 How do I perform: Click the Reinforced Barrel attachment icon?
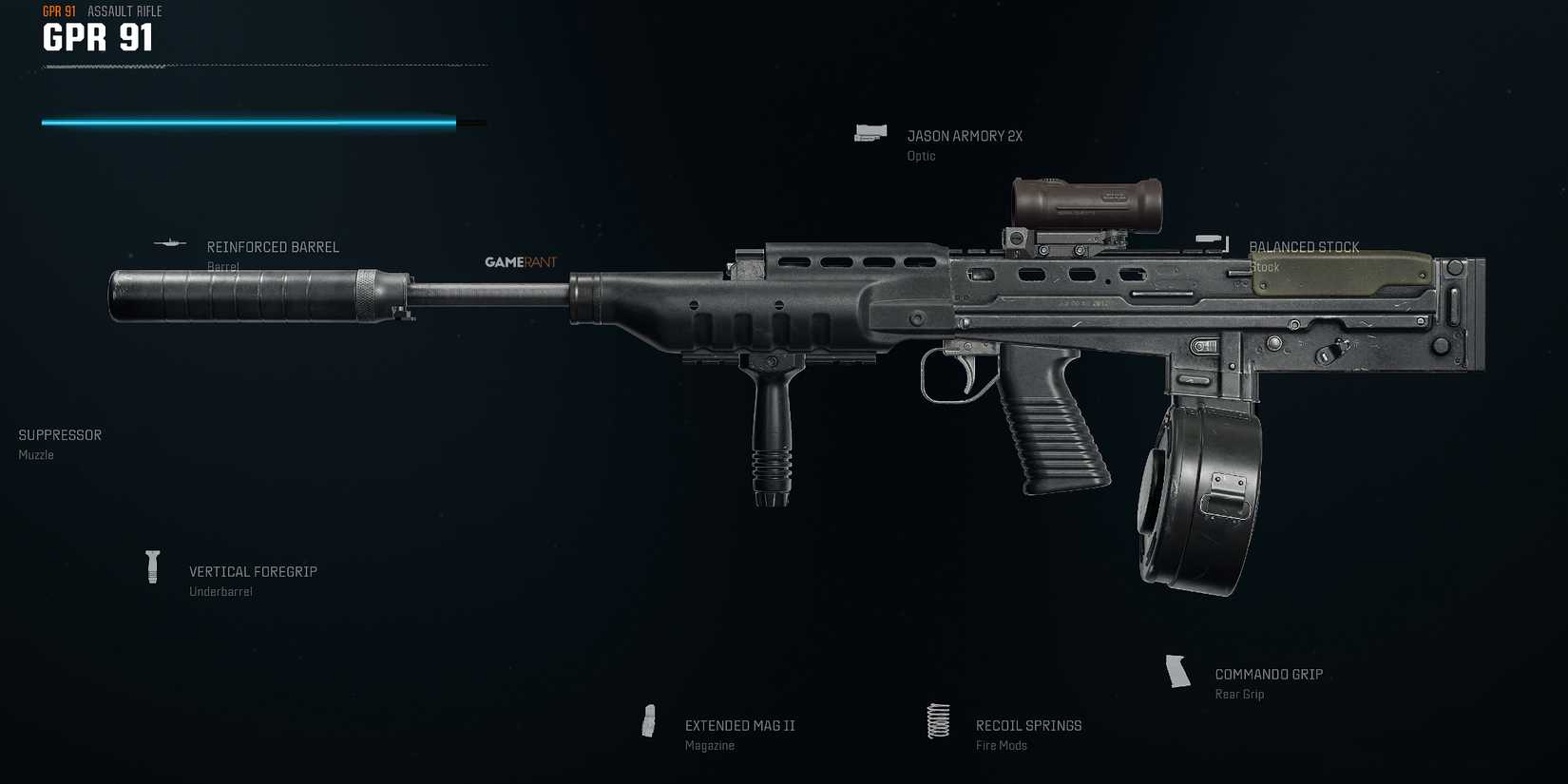[169, 244]
